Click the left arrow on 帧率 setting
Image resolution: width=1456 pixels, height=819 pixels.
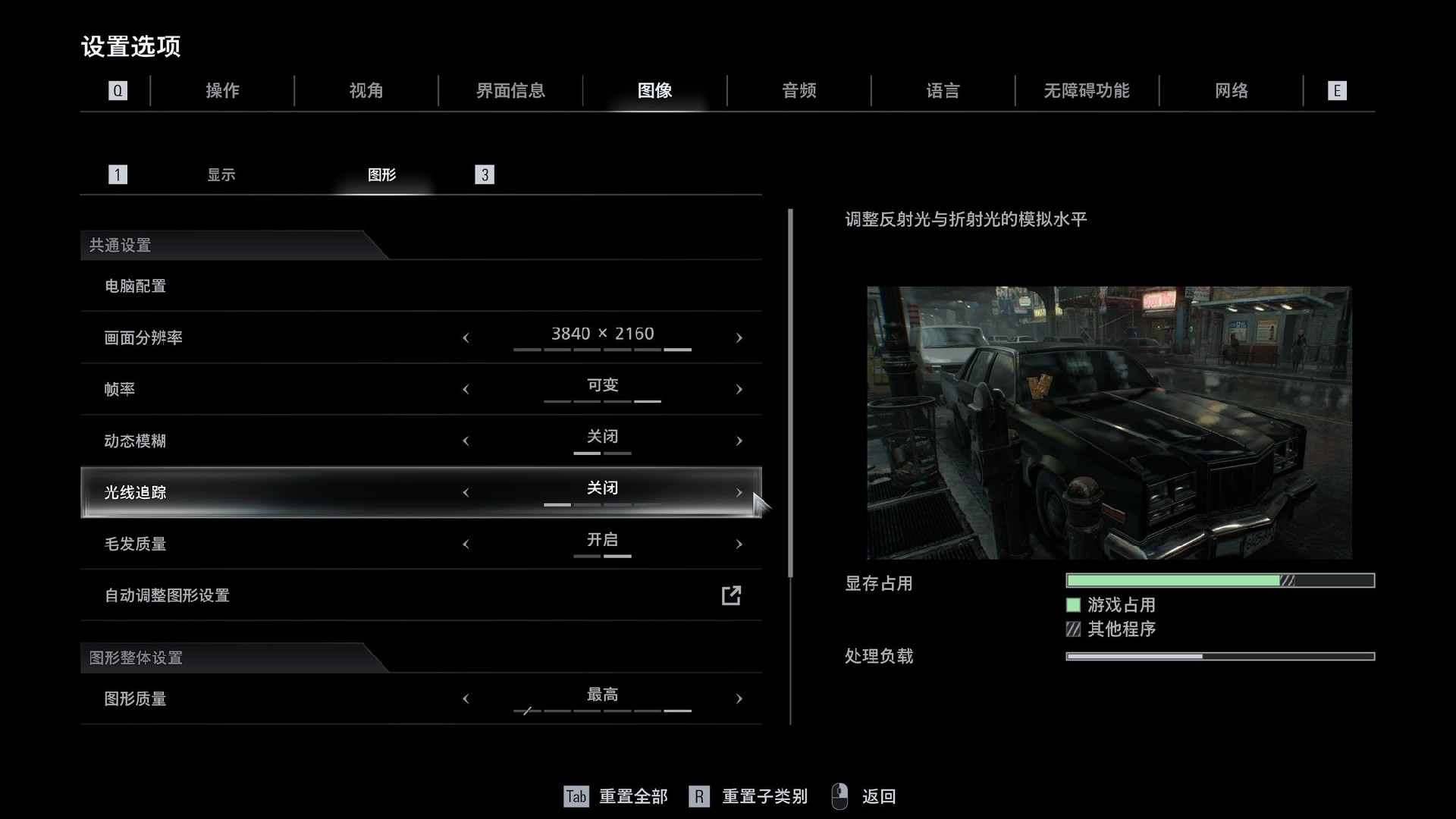point(466,389)
